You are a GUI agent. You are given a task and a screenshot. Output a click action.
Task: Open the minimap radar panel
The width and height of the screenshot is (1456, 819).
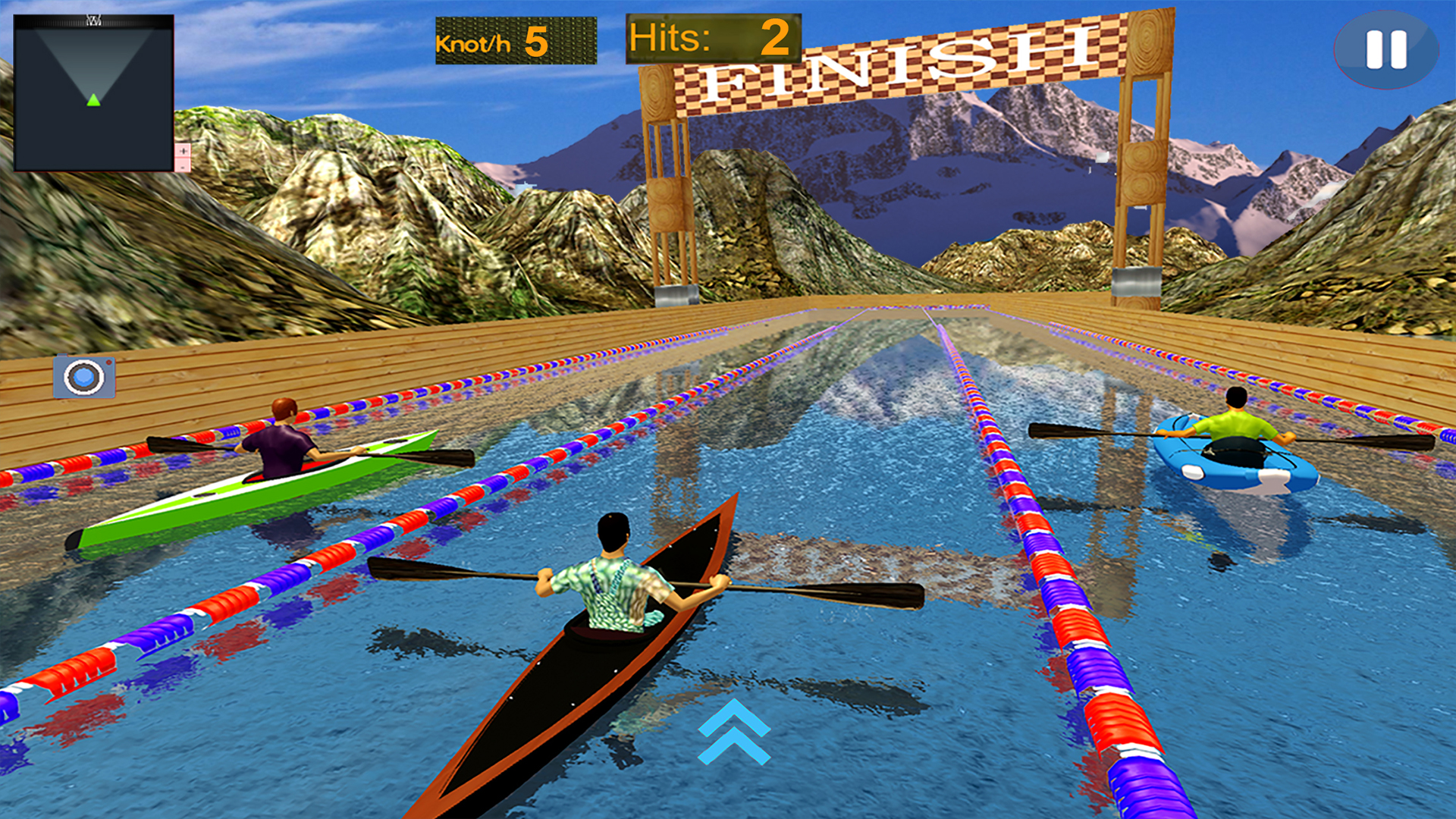[x=93, y=91]
